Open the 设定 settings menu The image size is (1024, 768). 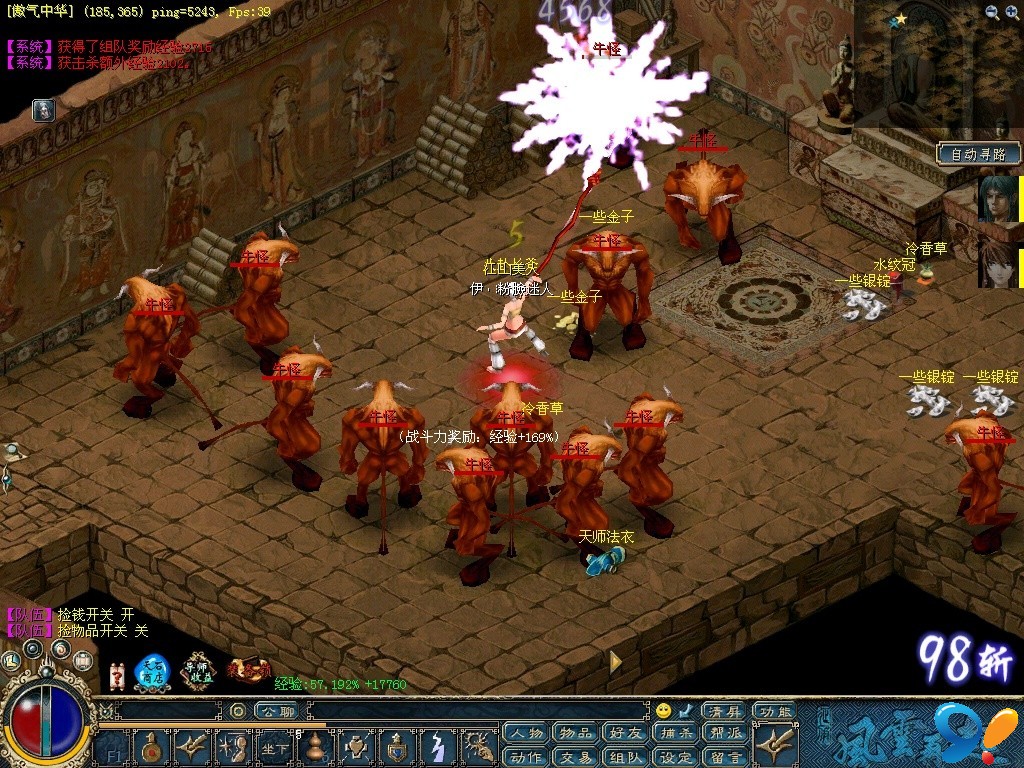tap(676, 757)
